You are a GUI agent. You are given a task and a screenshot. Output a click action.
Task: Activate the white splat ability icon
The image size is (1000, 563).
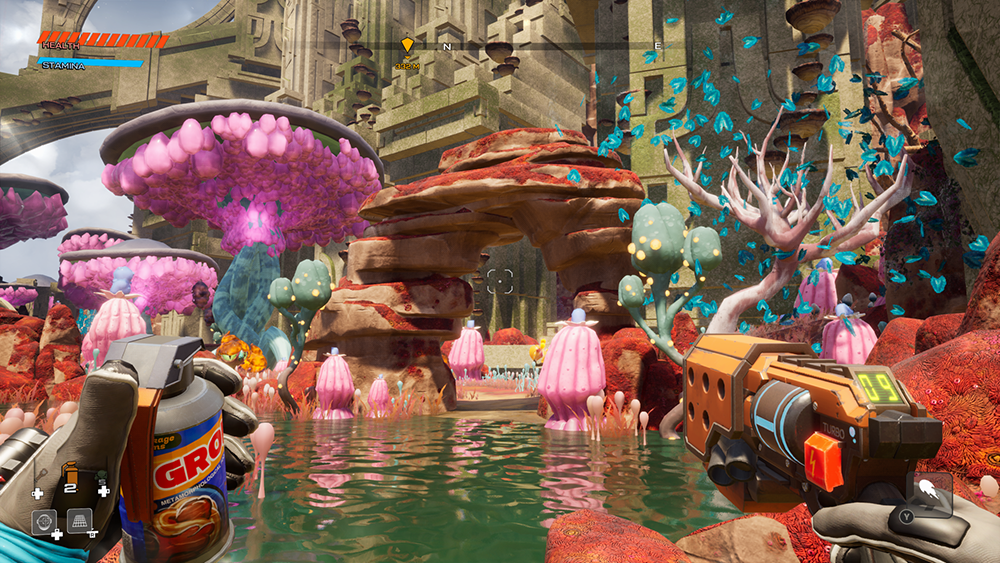click(x=929, y=492)
